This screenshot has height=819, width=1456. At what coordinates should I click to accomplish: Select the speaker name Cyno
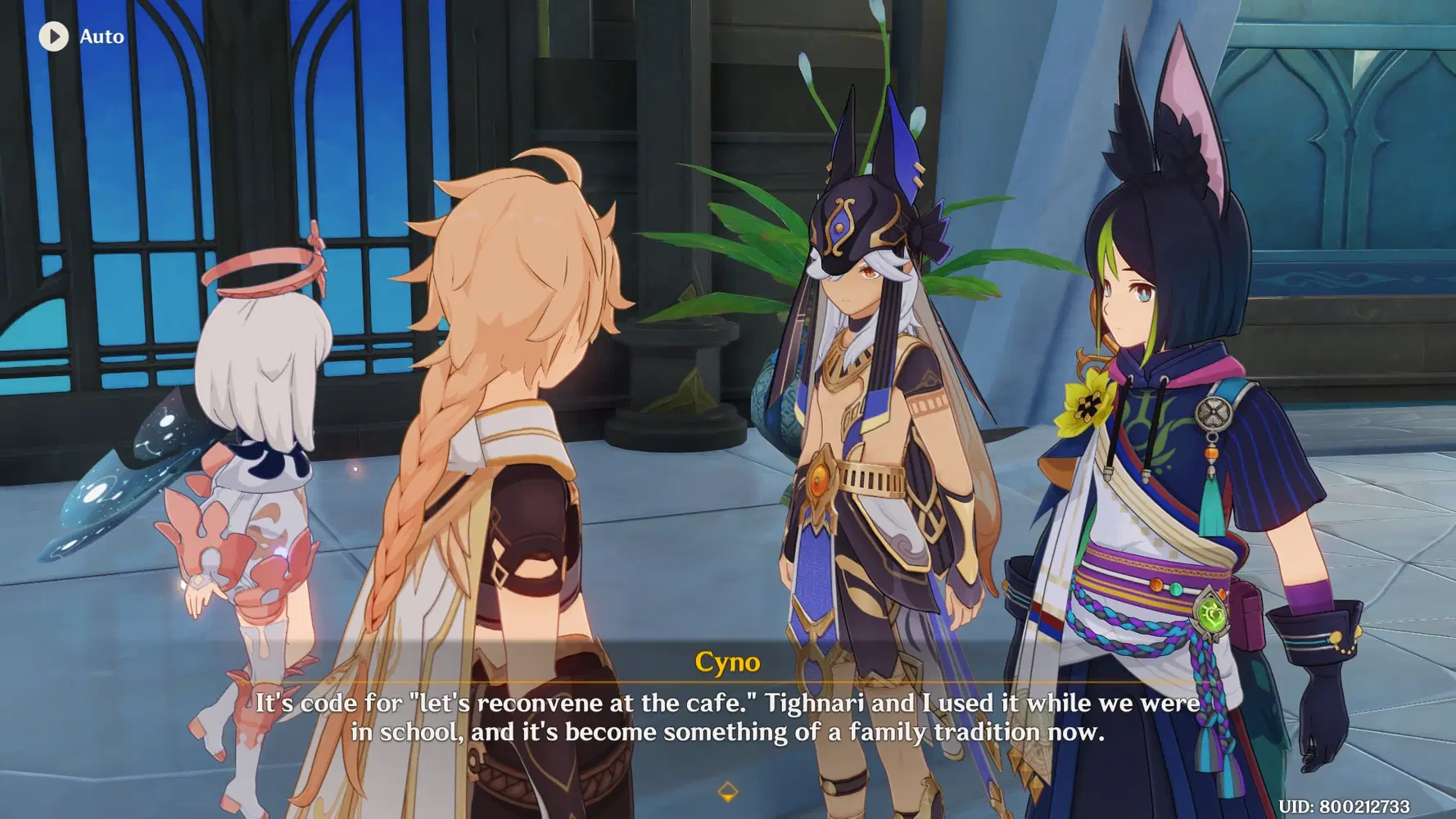(727, 663)
